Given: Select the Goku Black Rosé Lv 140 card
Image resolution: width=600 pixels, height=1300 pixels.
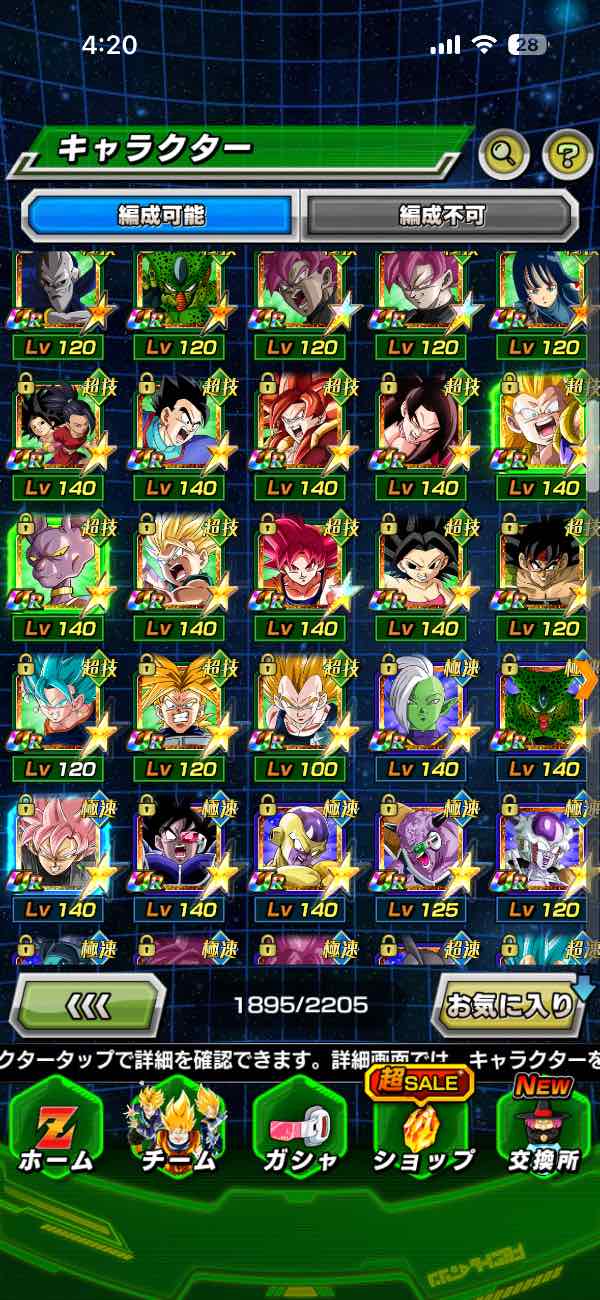Looking at the screenshot, I should [59, 845].
